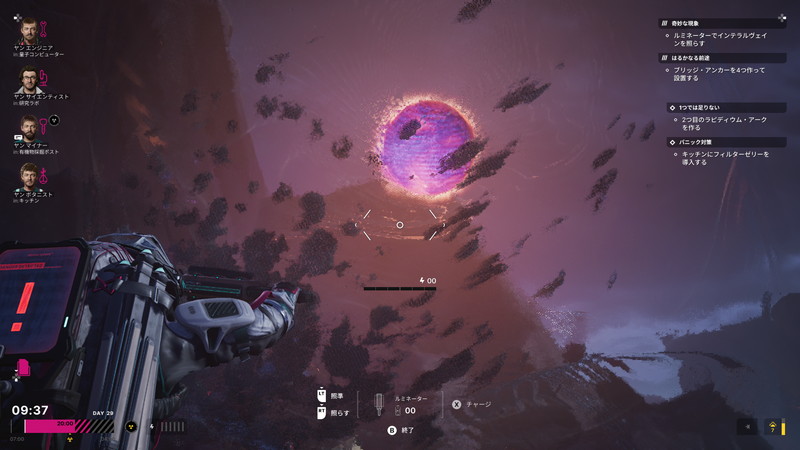Select the Jan Miner alter portrait
The image size is (800, 450).
coord(27,129)
